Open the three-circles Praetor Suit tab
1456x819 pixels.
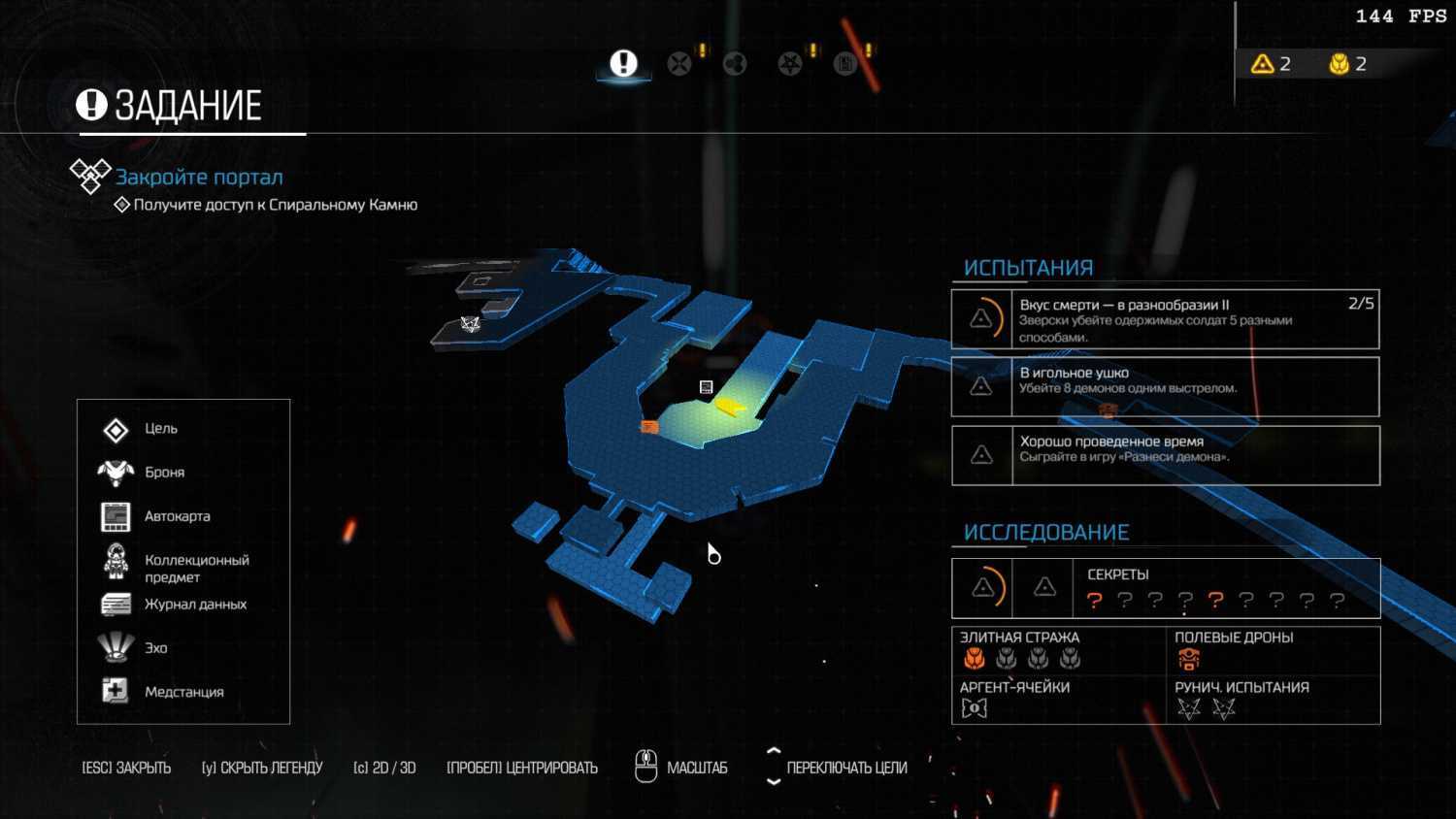pos(735,64)
